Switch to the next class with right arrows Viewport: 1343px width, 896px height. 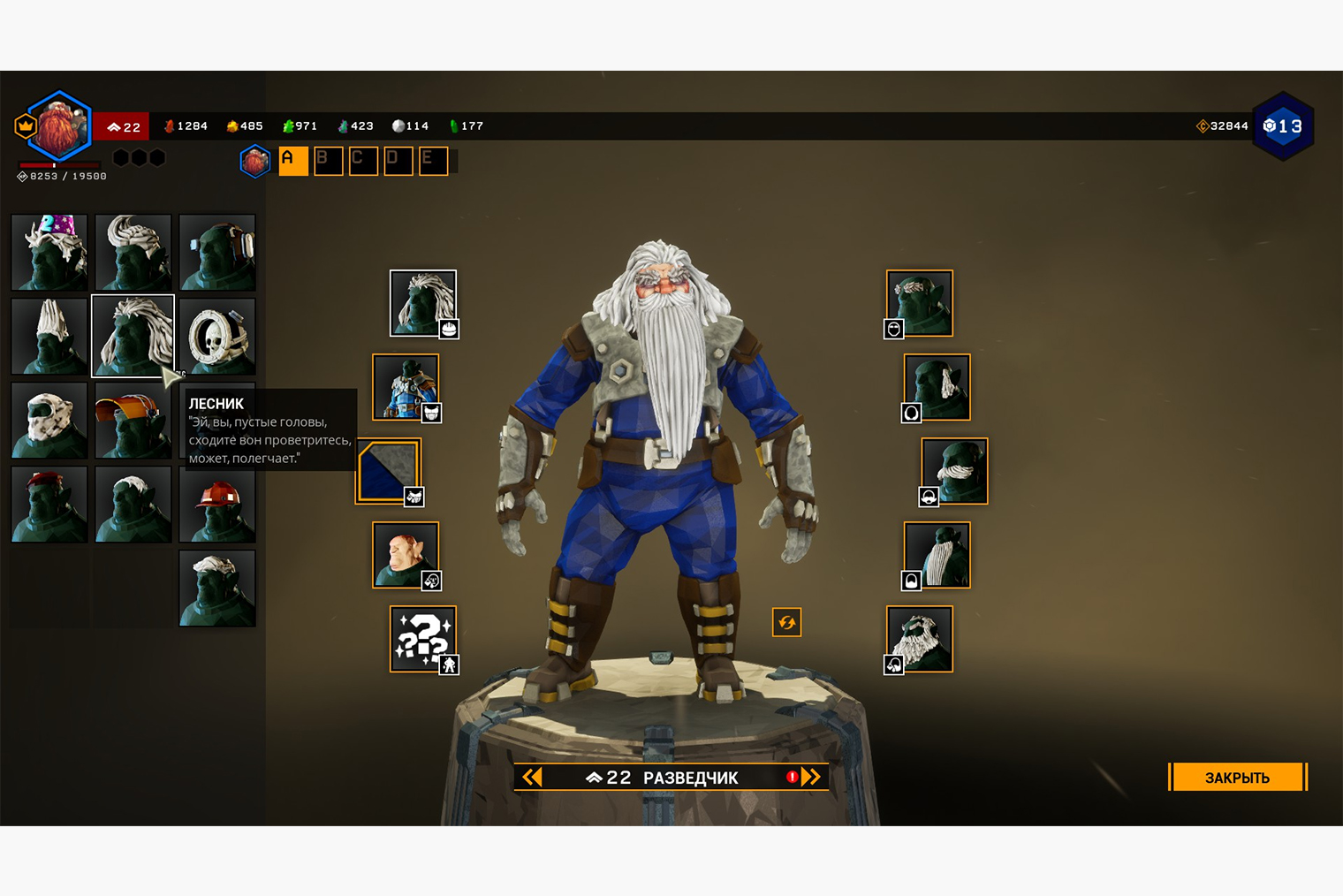click(x=812, y=778)
